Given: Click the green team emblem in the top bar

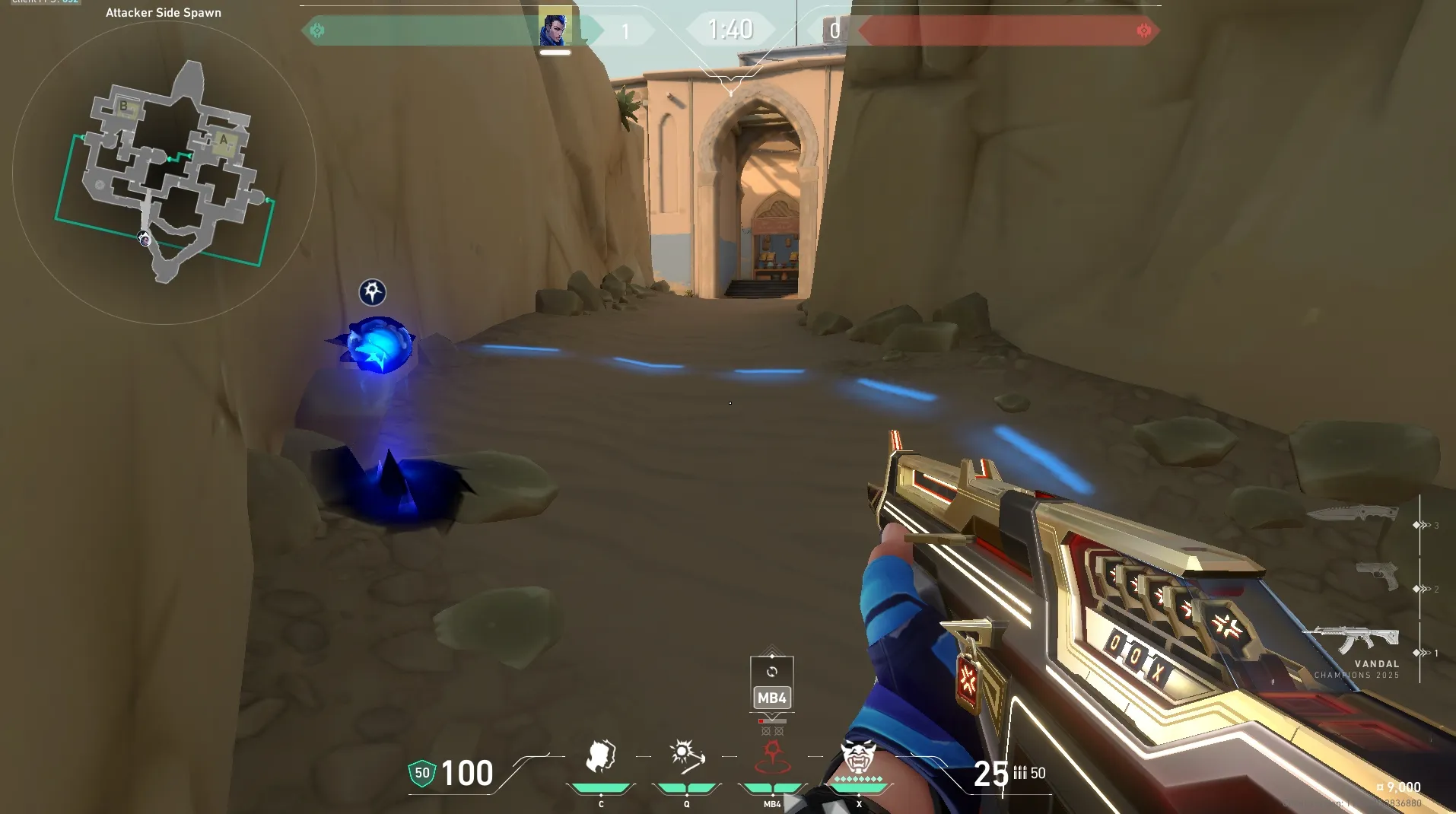Looking at the screenshot, I should (x=317, y=30).
